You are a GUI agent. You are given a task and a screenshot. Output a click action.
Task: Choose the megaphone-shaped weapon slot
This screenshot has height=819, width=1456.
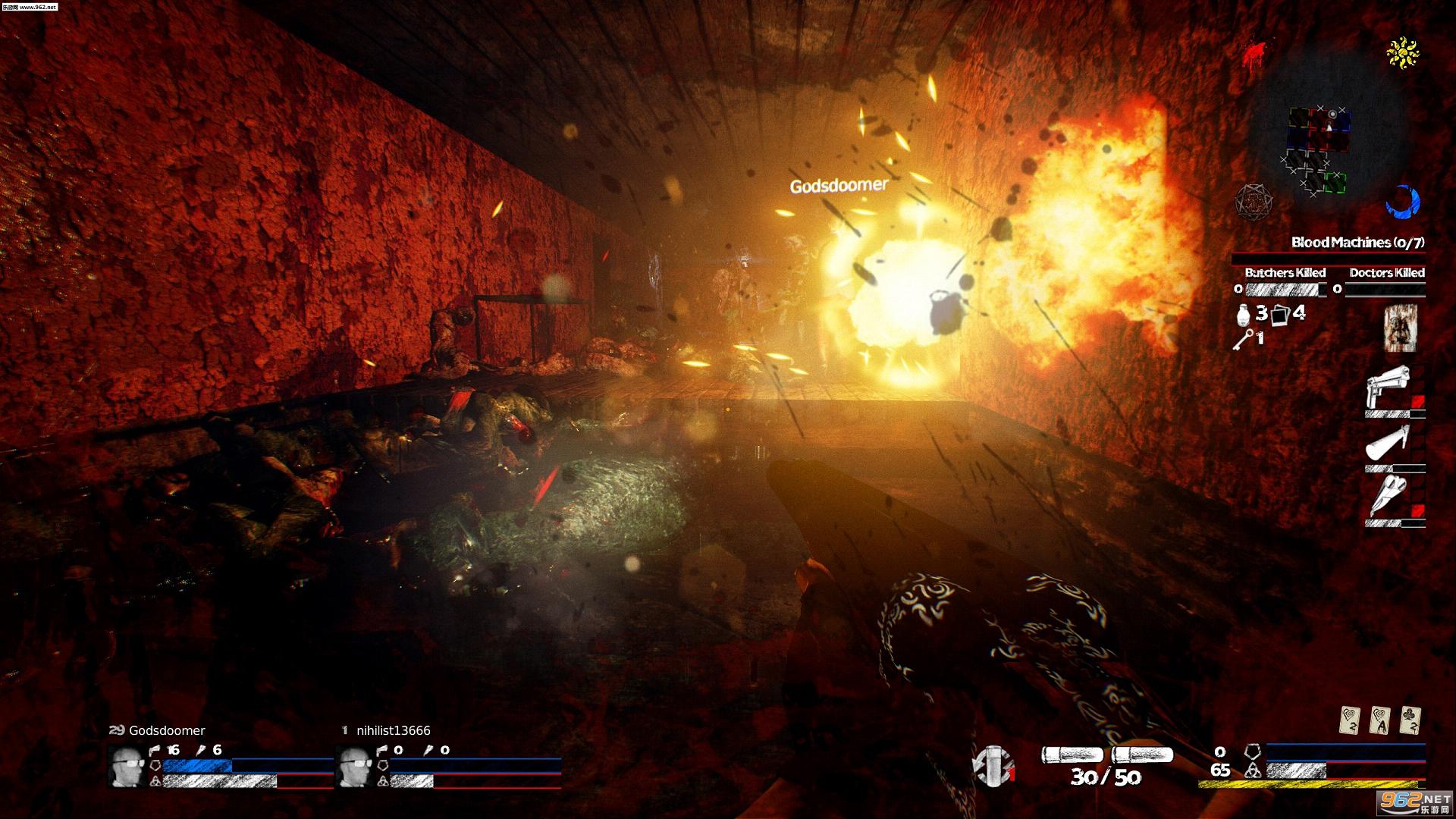coord(1389,442)
